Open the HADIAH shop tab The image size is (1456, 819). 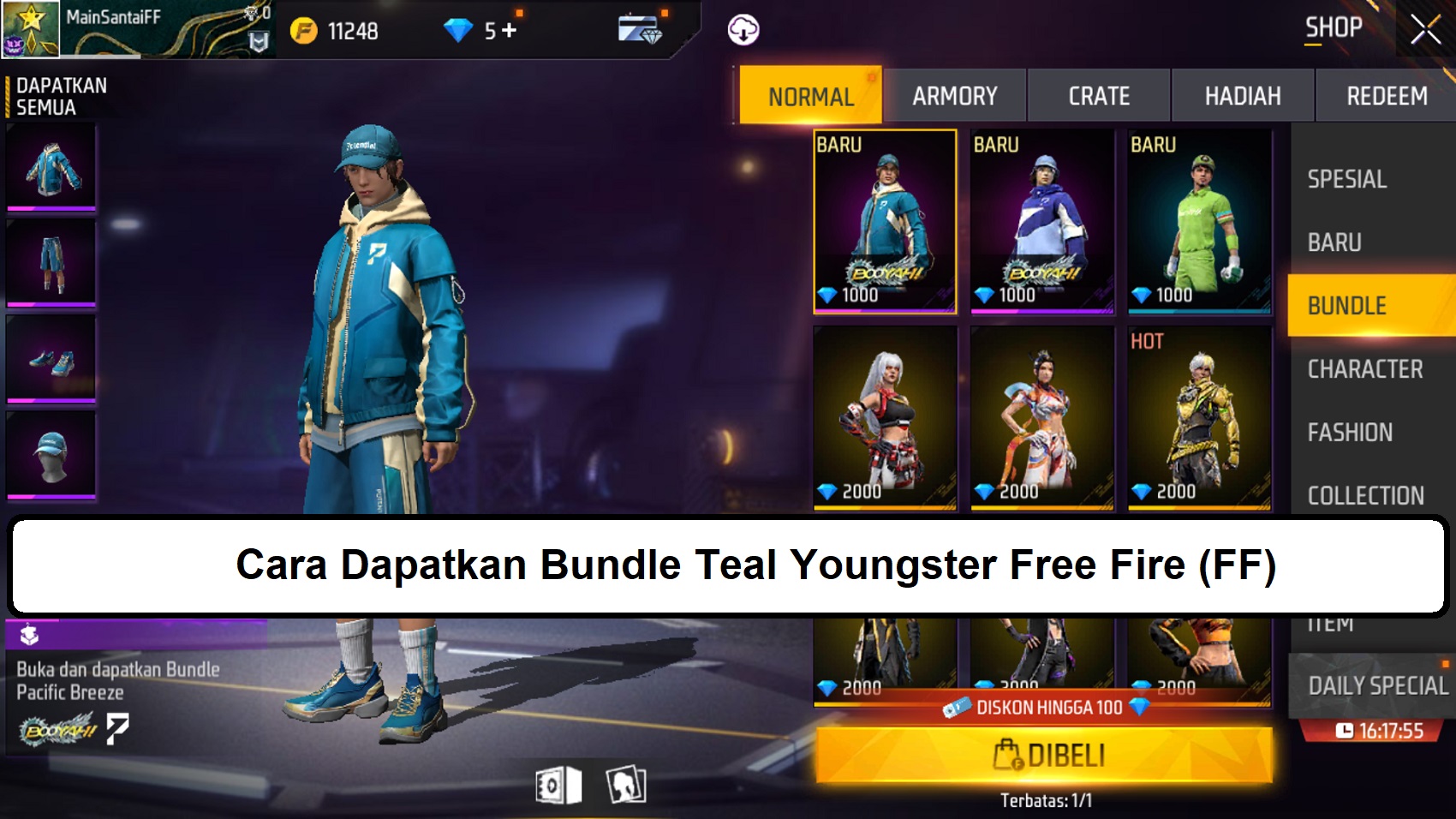pyautogui.click(x=1242, y=95)
